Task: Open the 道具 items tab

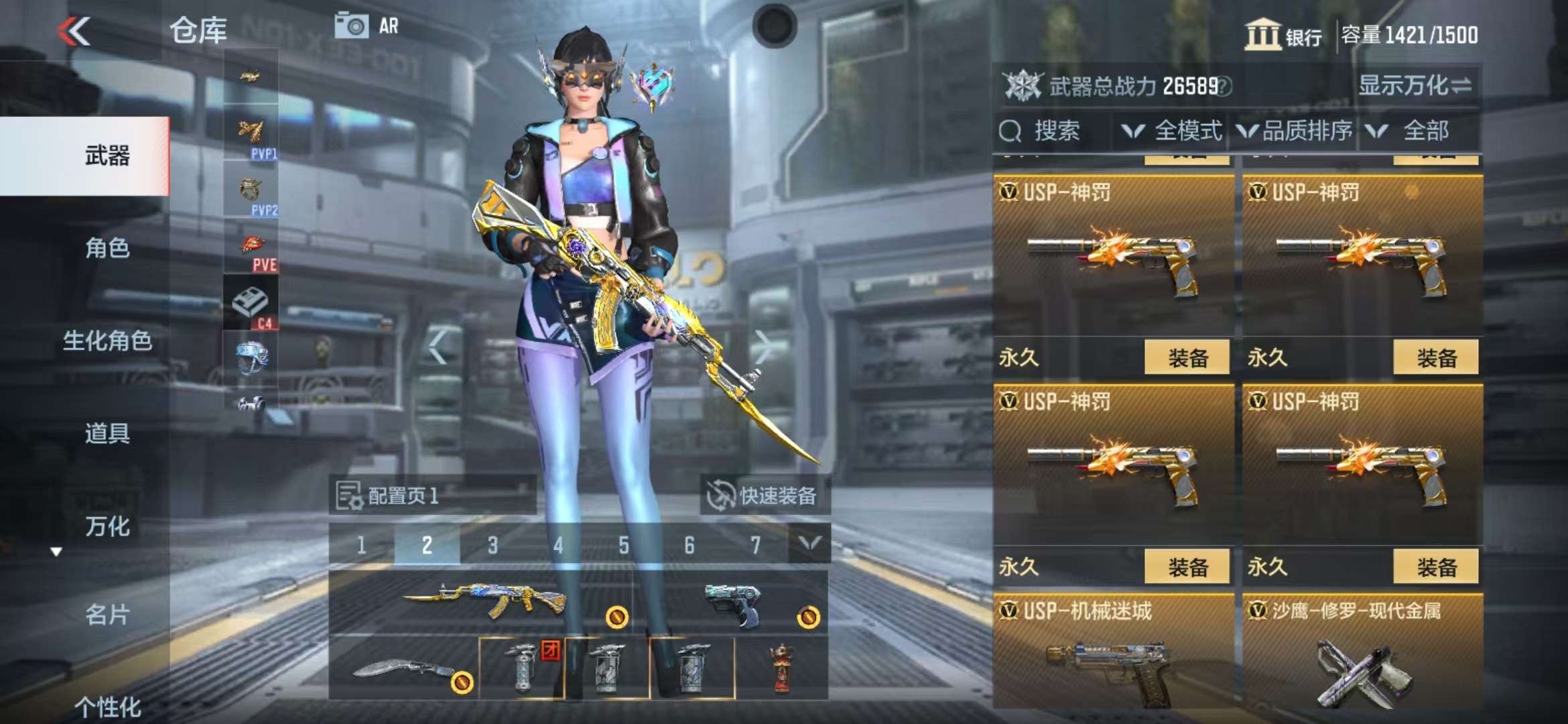Action: click(107, 433)
